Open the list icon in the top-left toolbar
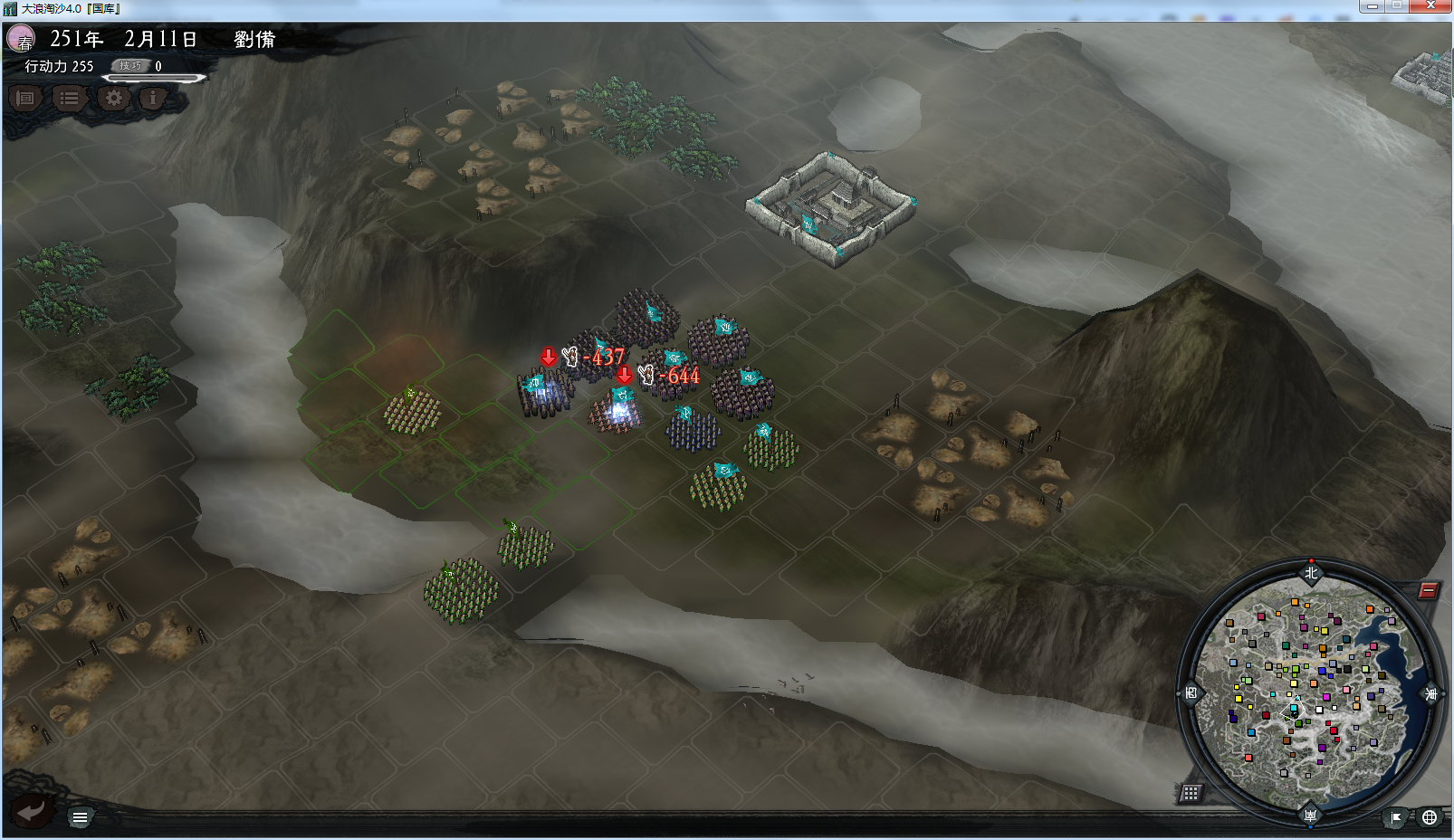Screen dimensions: 1454x840 point(69,98)
